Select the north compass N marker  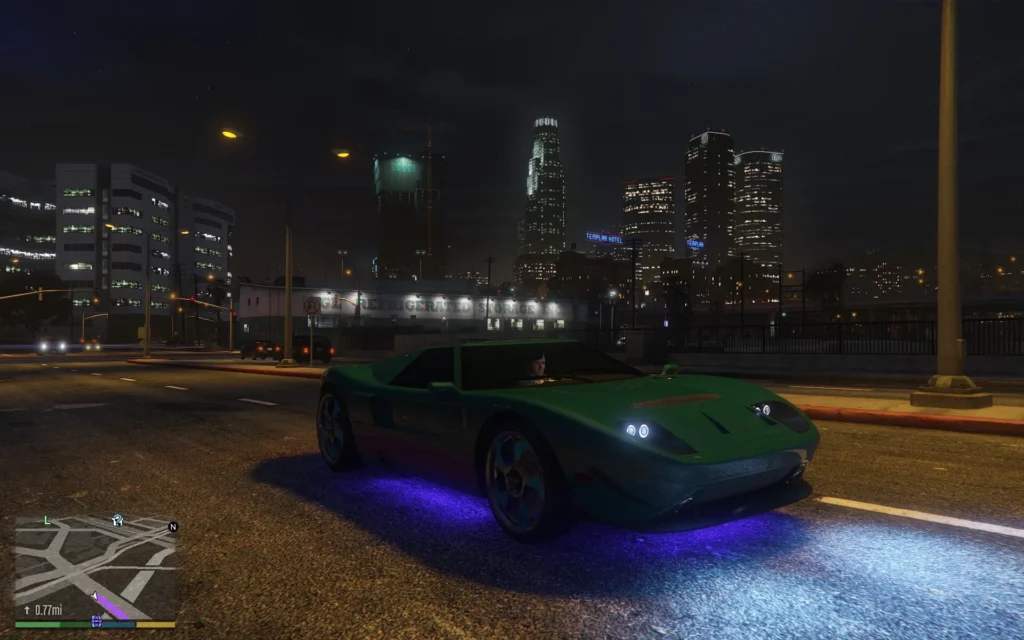[173, 526]
